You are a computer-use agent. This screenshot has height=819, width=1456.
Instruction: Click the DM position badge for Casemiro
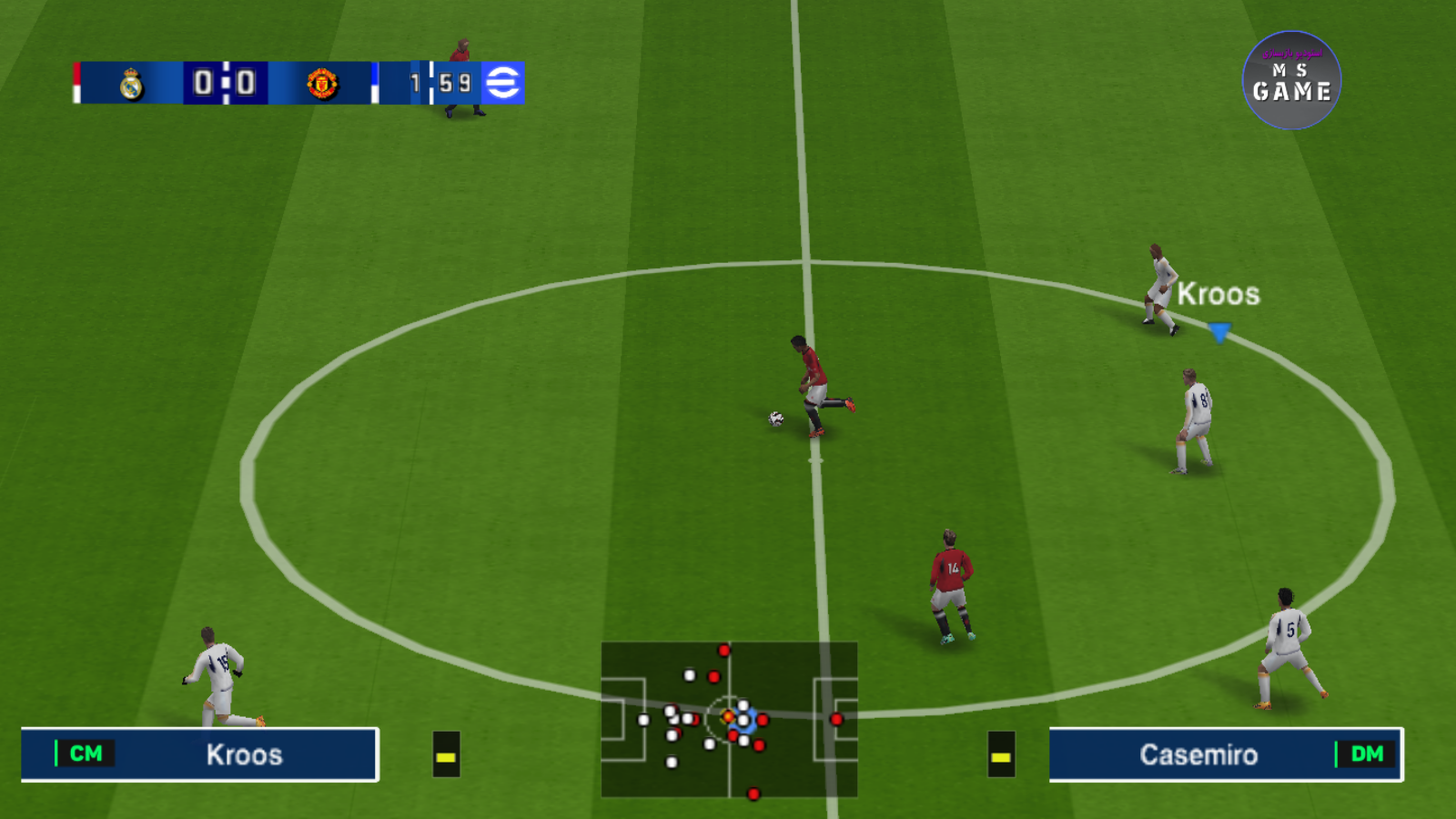(x=1366, y=754)
